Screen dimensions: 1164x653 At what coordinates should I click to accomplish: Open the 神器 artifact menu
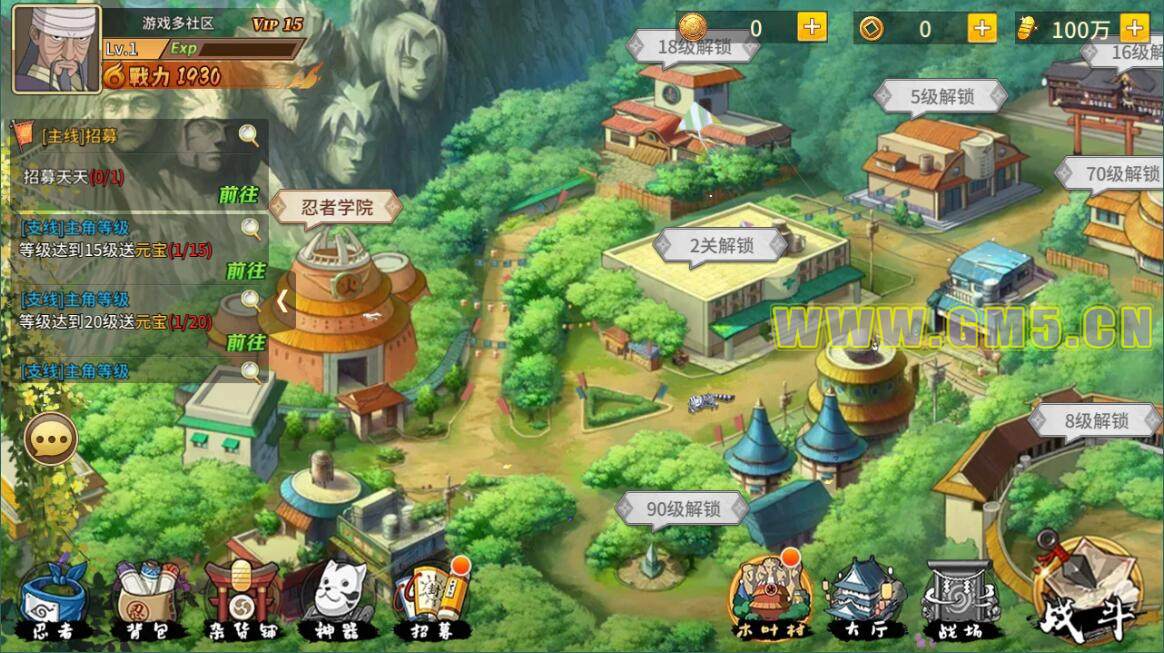(x=337, y=600)
